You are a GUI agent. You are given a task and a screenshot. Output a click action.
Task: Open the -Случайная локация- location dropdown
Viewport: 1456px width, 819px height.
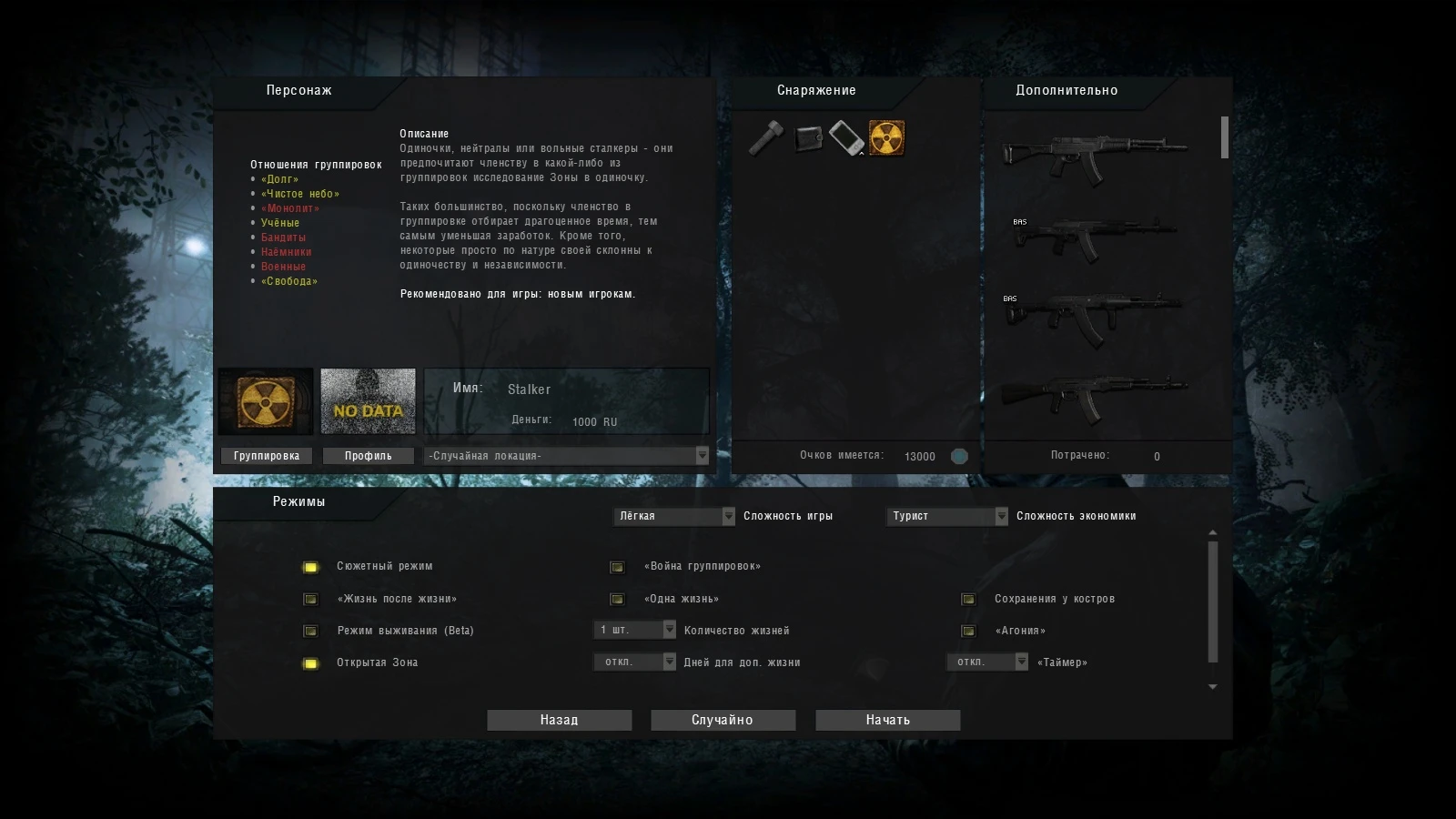564,455
